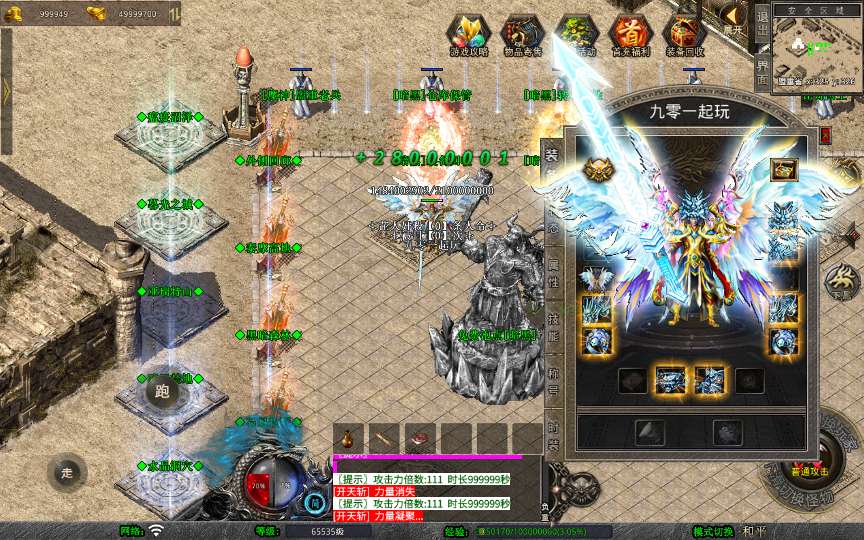Click the 退出 exit button
Image resolution: width=864 pixels, height=540 pixels.
(x=762, y=23)
